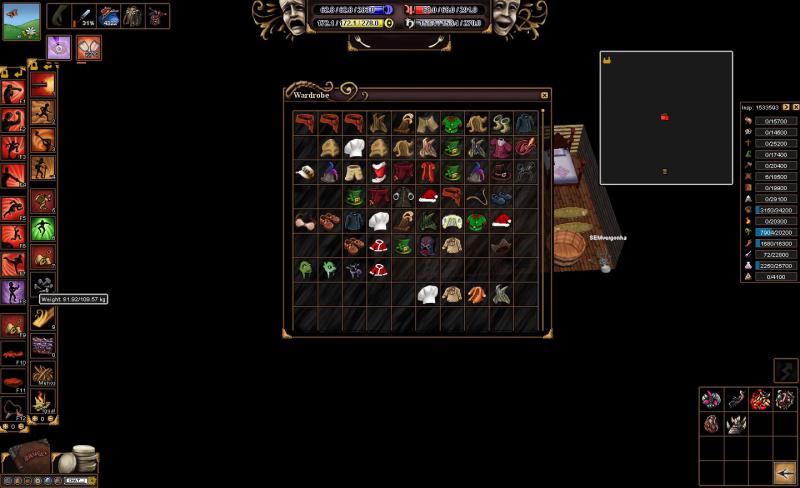Click the arrow button at bottom right
This screenshot has width=800, height=488.
point(785,472)
